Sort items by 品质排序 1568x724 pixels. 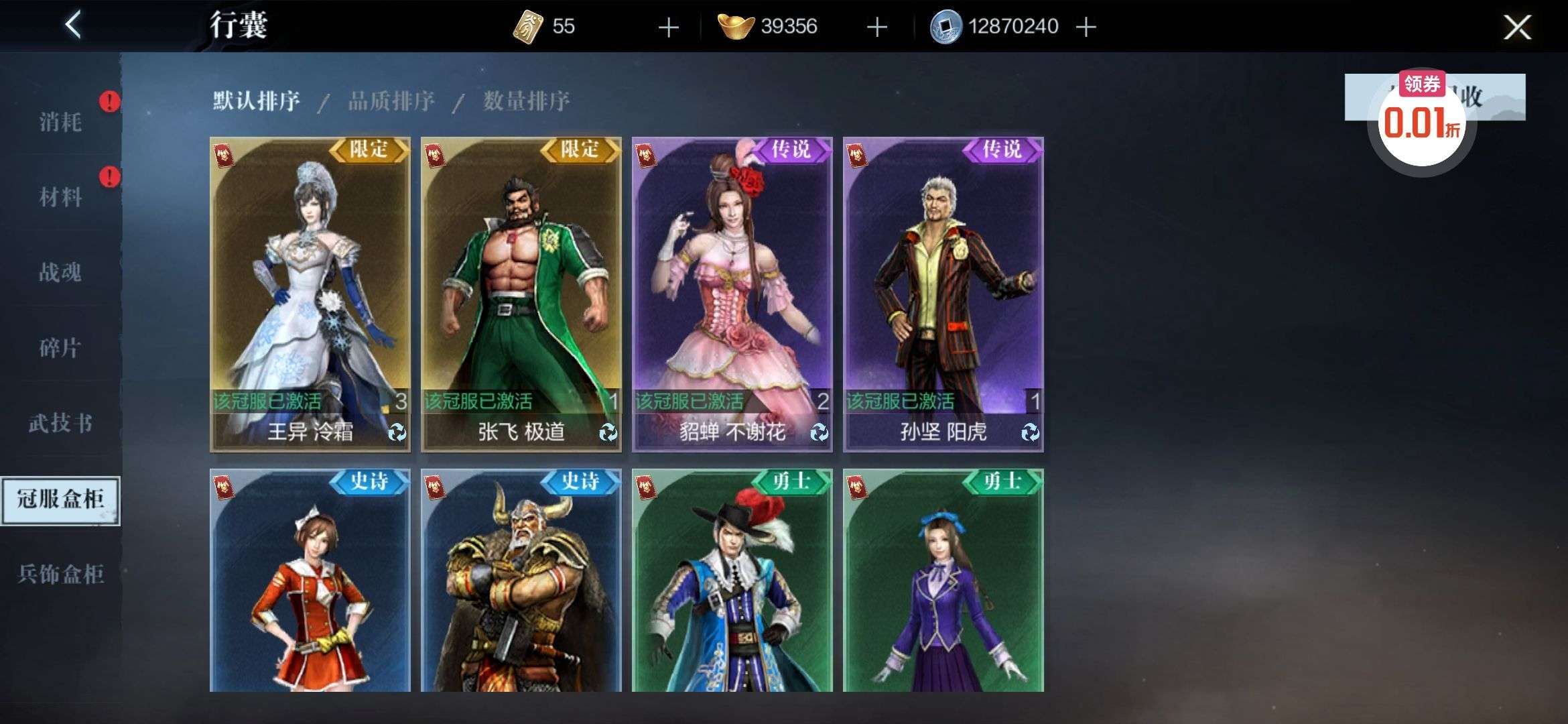pyautogui.click(x=391, y=101)
